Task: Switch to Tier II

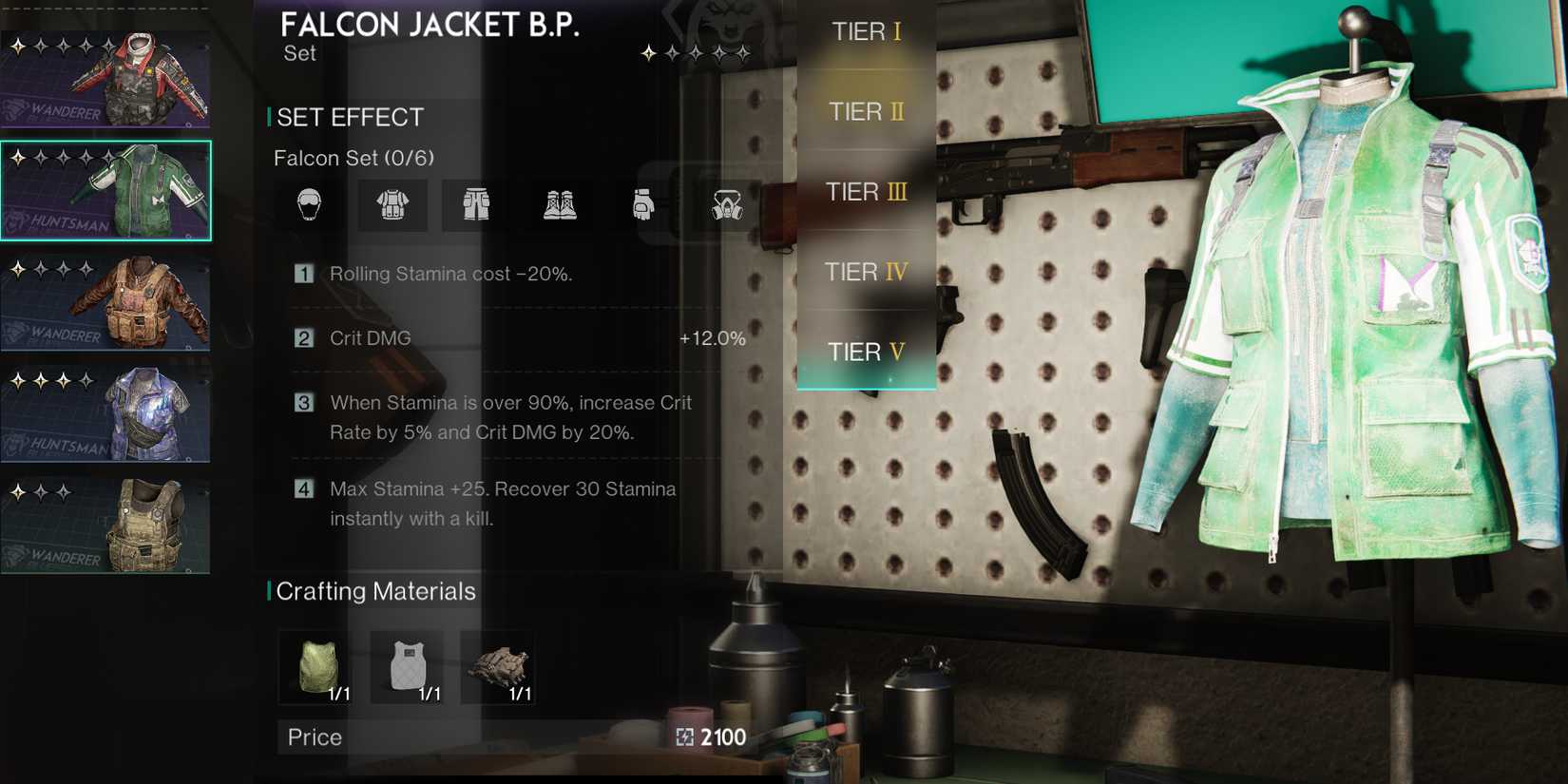Action: [866, 112]
